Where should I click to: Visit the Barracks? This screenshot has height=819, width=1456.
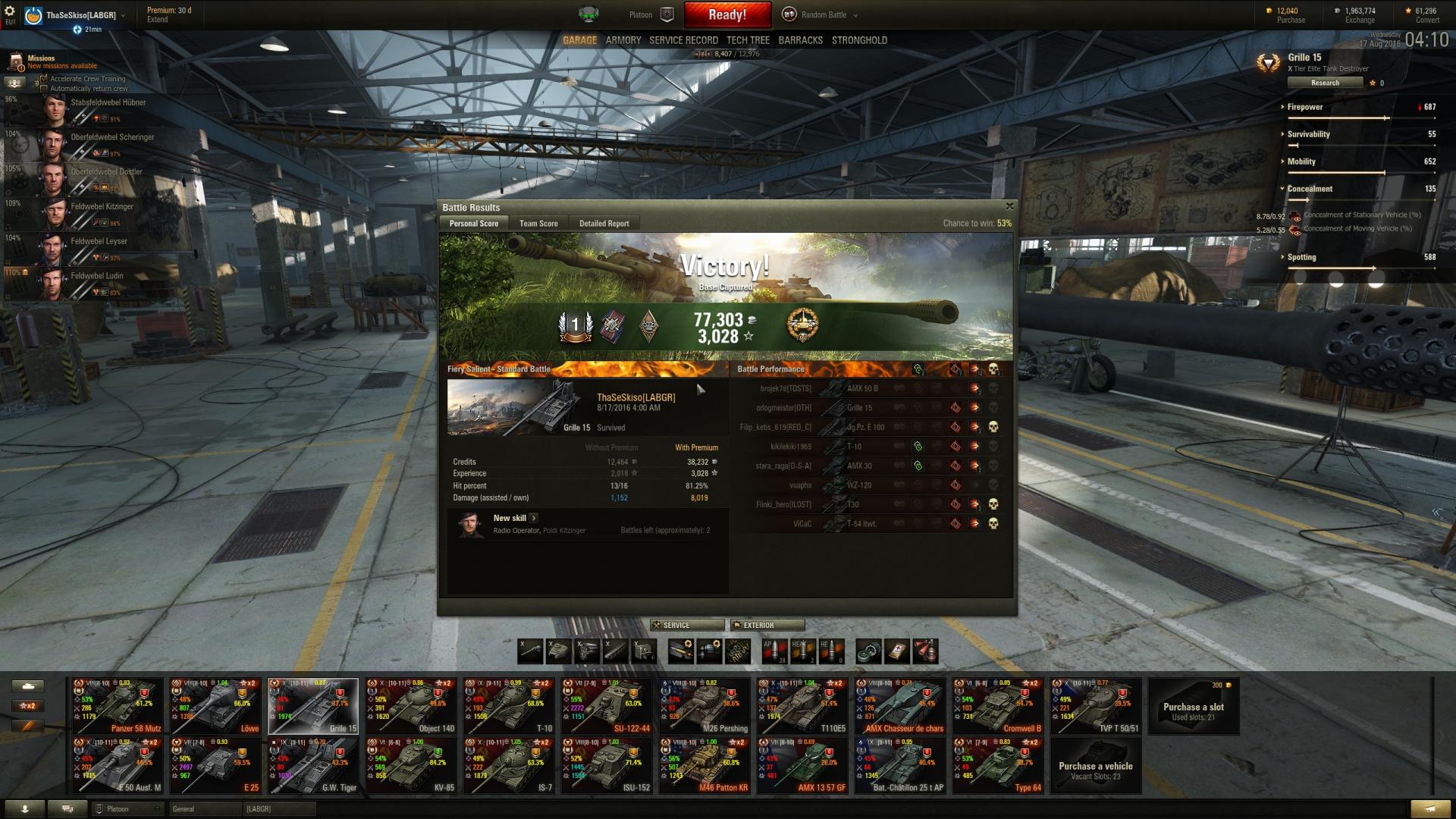(800, 40)
